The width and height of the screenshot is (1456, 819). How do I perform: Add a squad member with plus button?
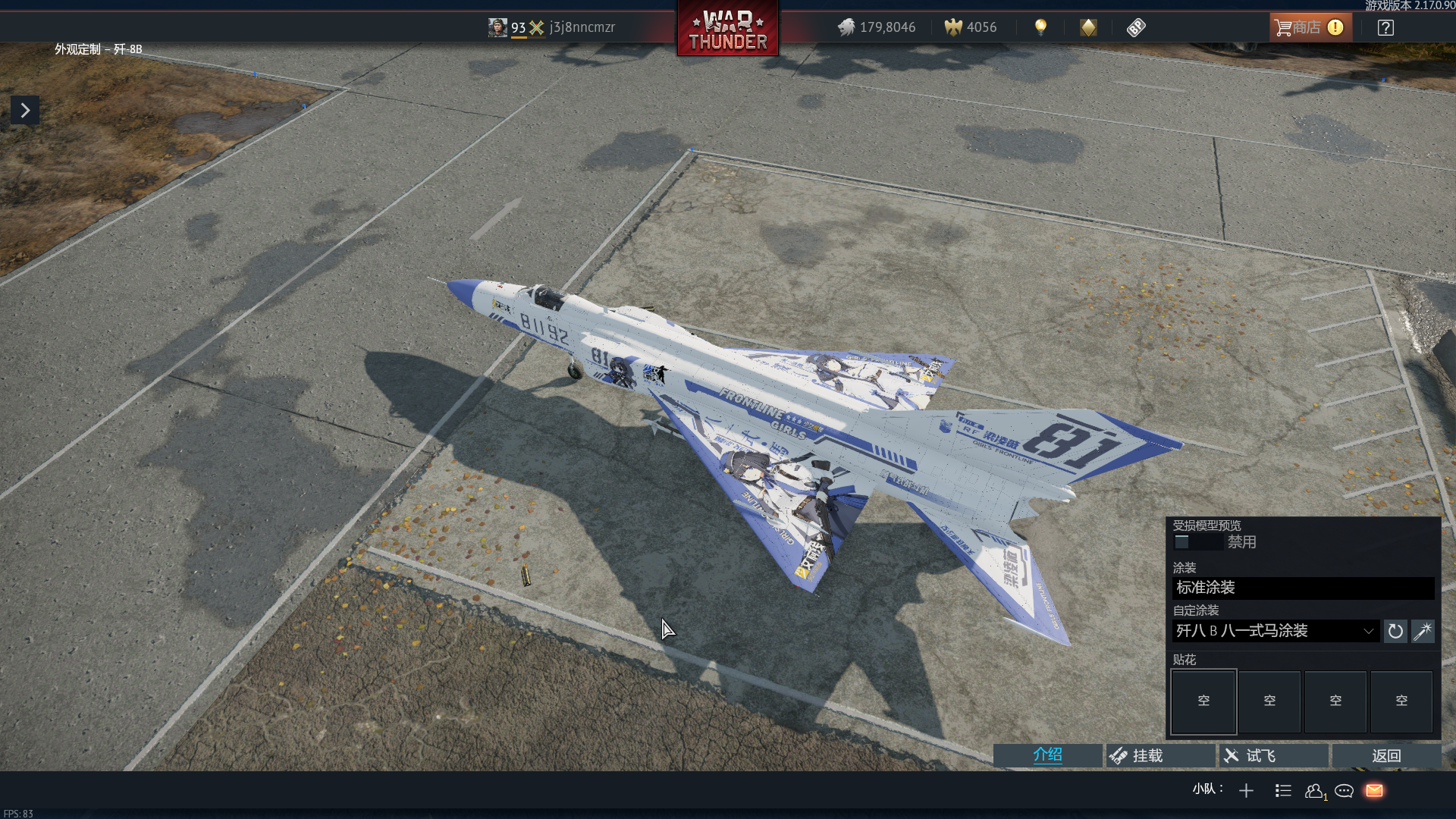pos(1246,791)
